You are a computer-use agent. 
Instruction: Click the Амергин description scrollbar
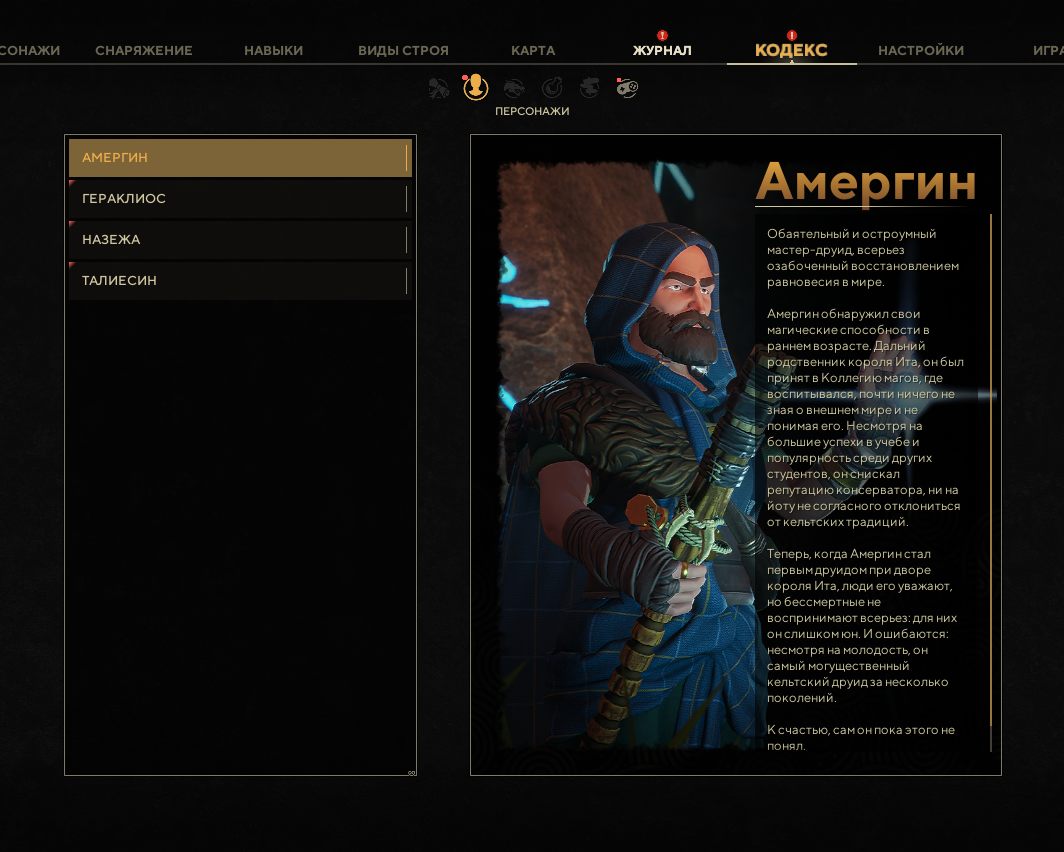(991, 480)
